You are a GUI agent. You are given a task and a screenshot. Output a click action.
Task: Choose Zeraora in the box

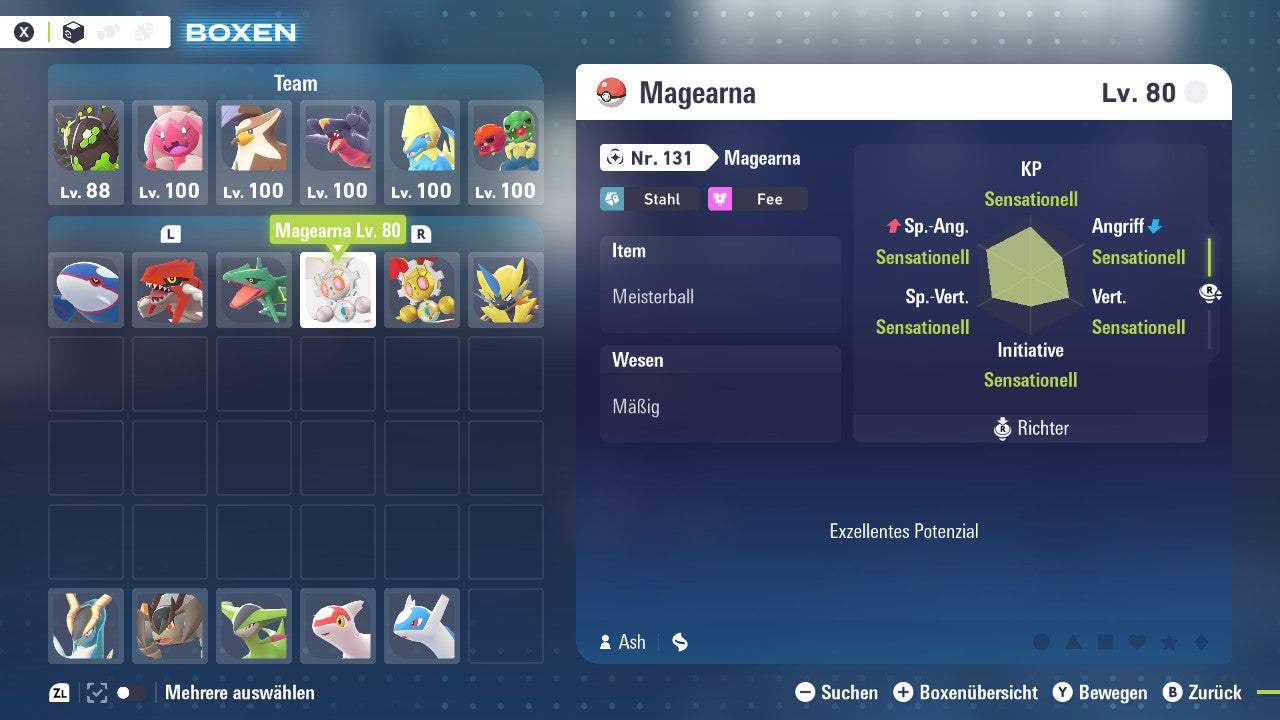pos(506,290)
